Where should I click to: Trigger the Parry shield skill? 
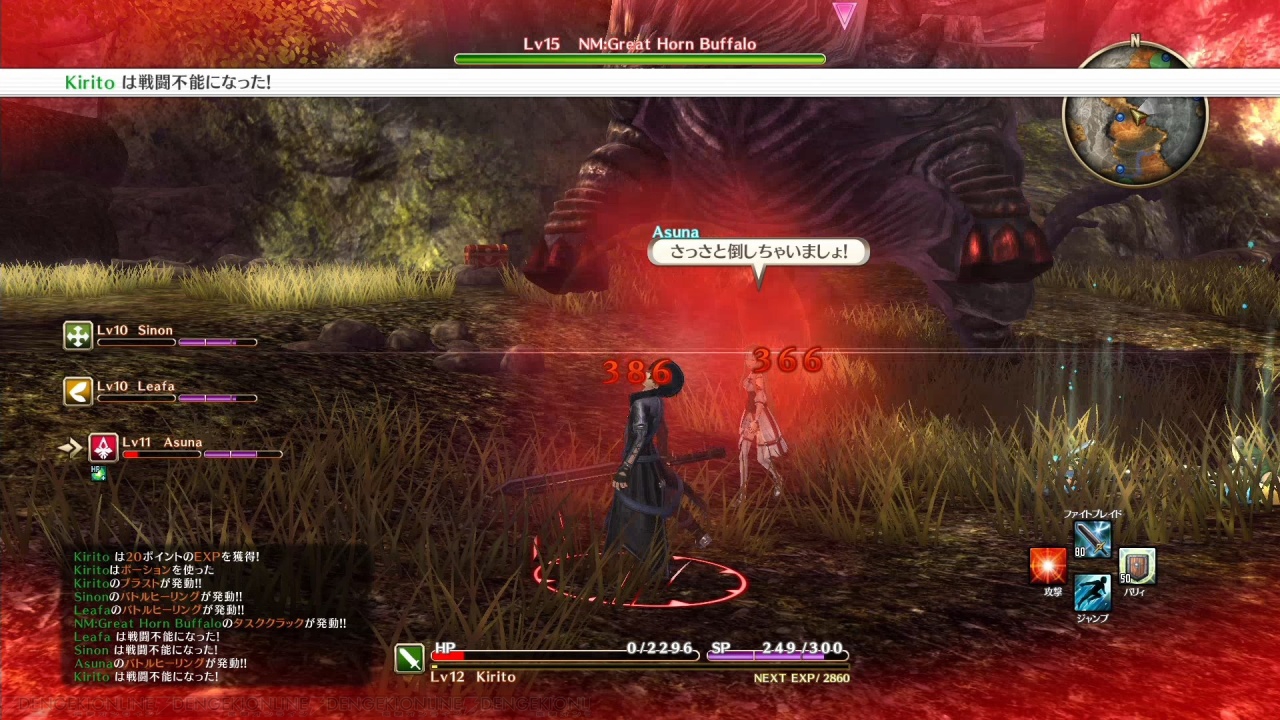[x=1137, y=566]
